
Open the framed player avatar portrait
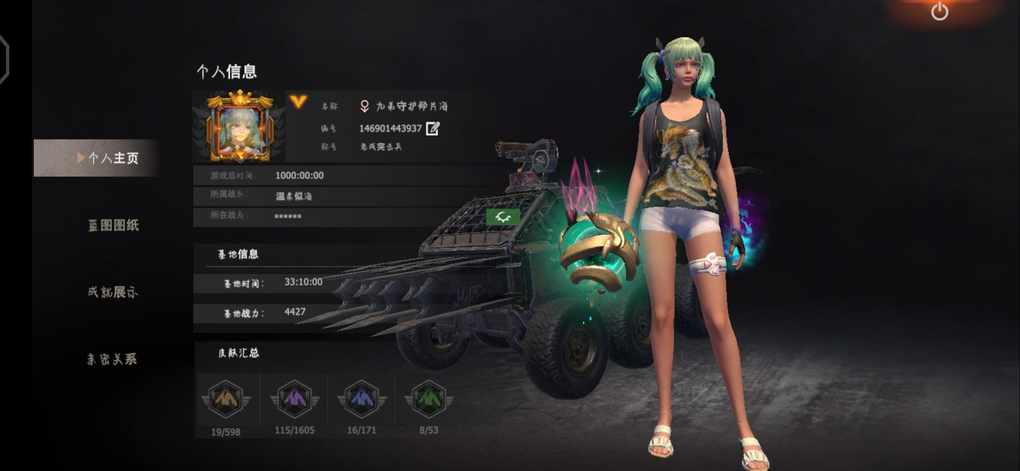coord(240,126)
